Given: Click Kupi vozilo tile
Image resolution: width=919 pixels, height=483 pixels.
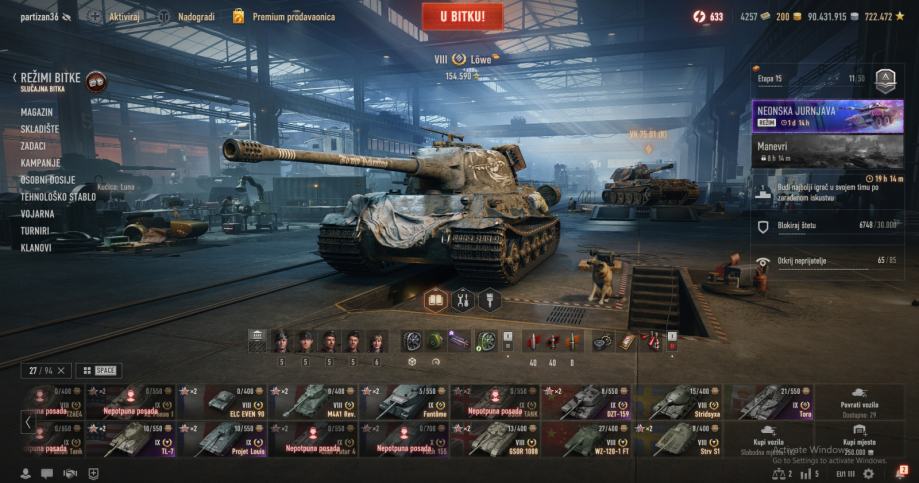Looking at the screenshot, I should click(768, 440).
